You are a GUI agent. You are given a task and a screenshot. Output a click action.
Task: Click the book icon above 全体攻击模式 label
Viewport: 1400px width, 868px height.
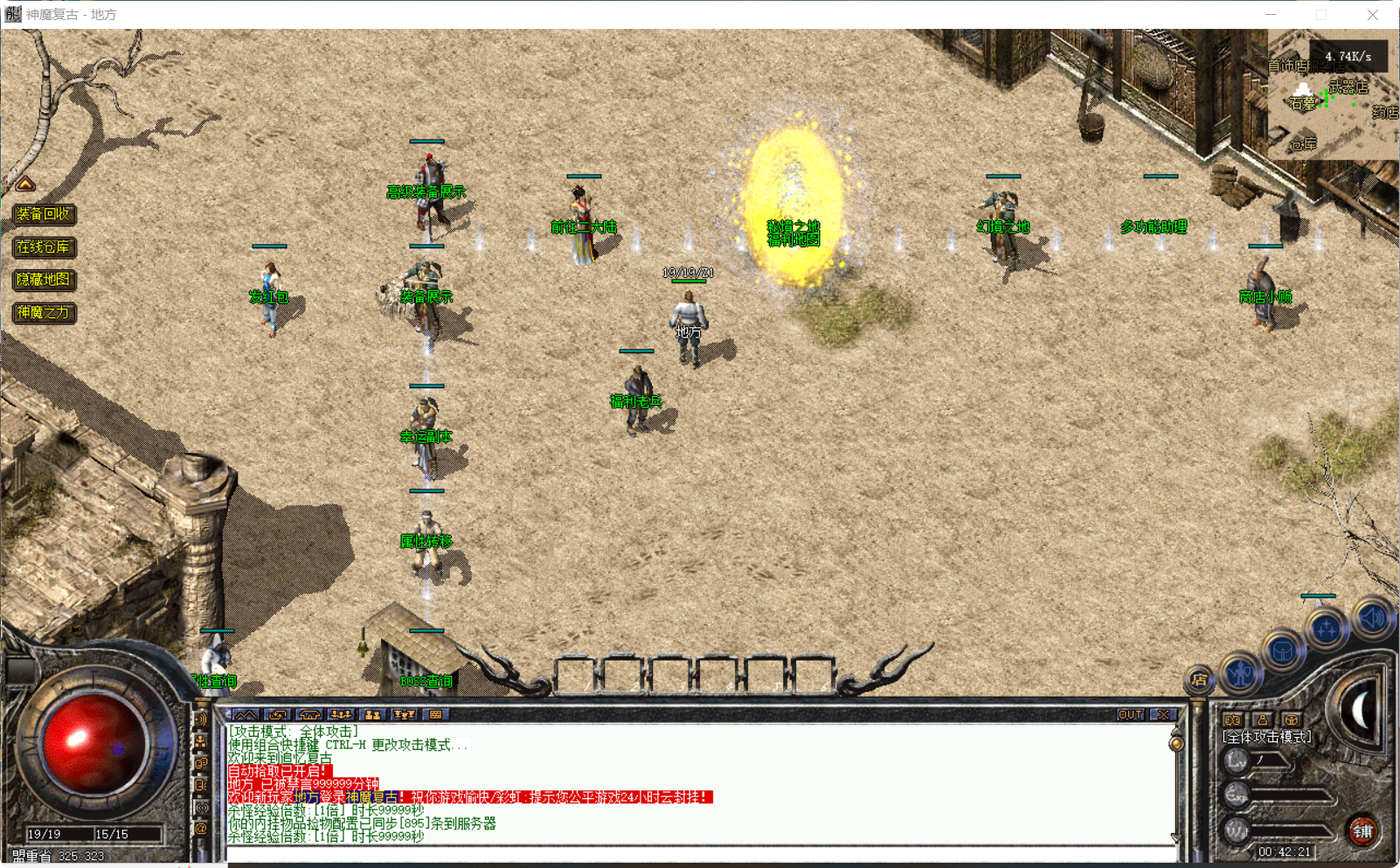coord(1231,720)
